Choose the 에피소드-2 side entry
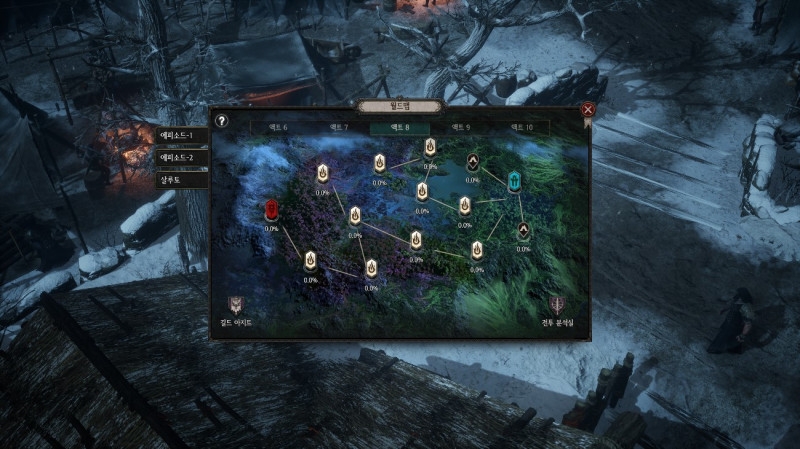 coord(183,157)
